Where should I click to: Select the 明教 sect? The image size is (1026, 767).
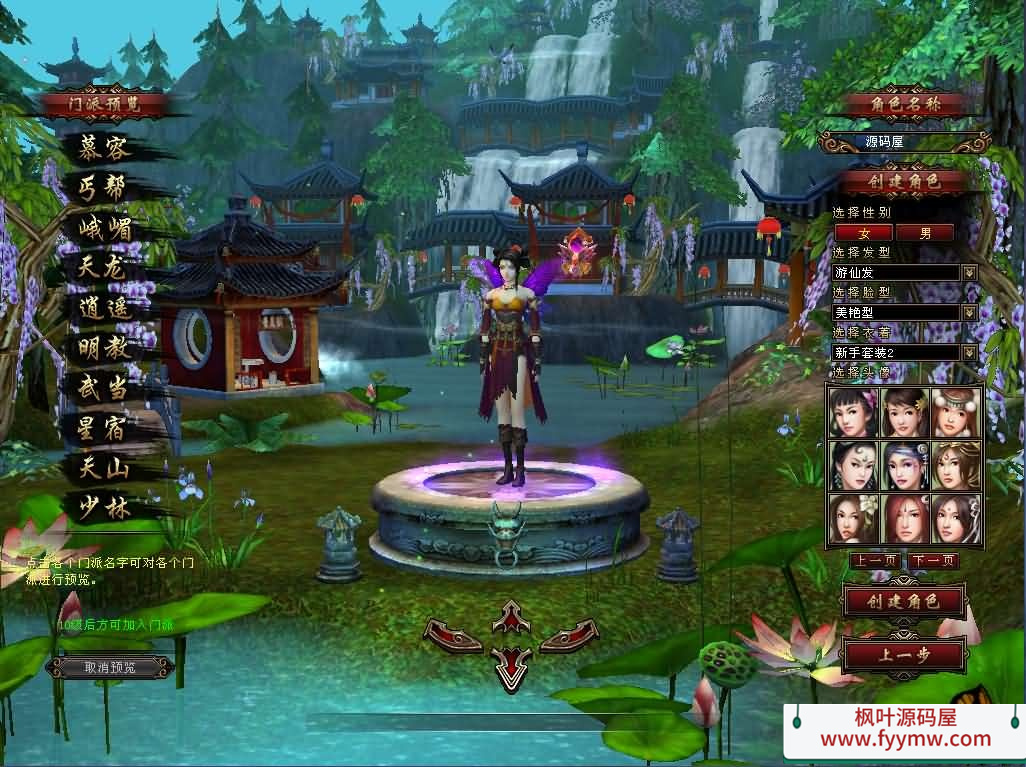point(104,348)
